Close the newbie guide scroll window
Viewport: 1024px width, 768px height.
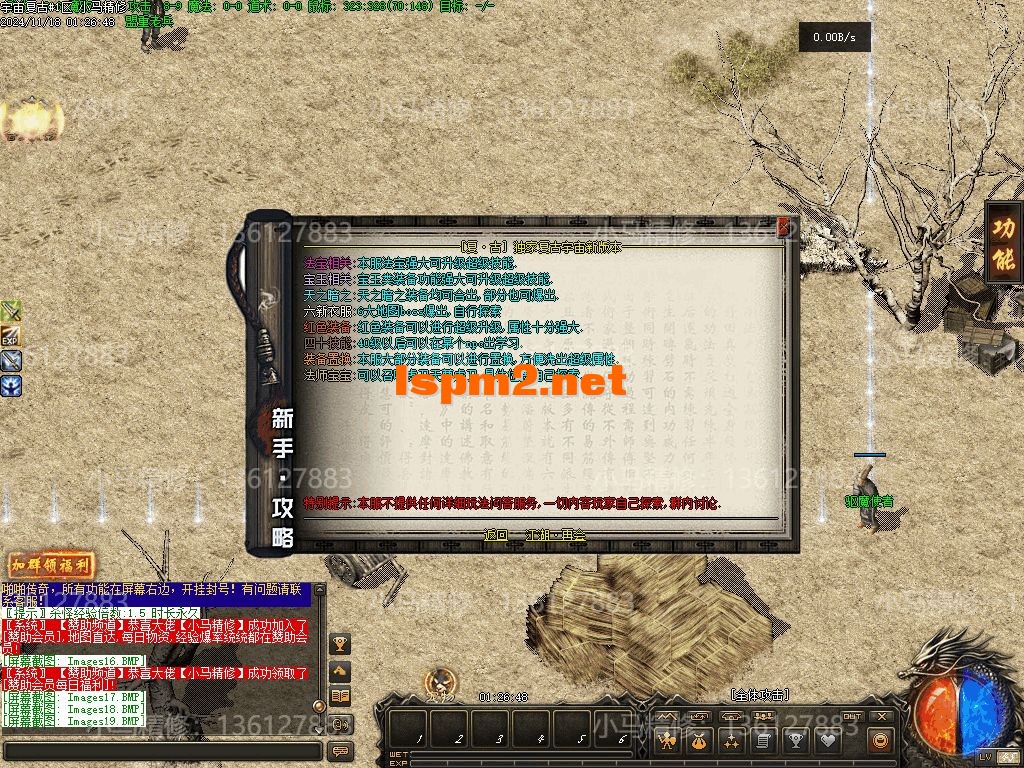click(783, 226)
